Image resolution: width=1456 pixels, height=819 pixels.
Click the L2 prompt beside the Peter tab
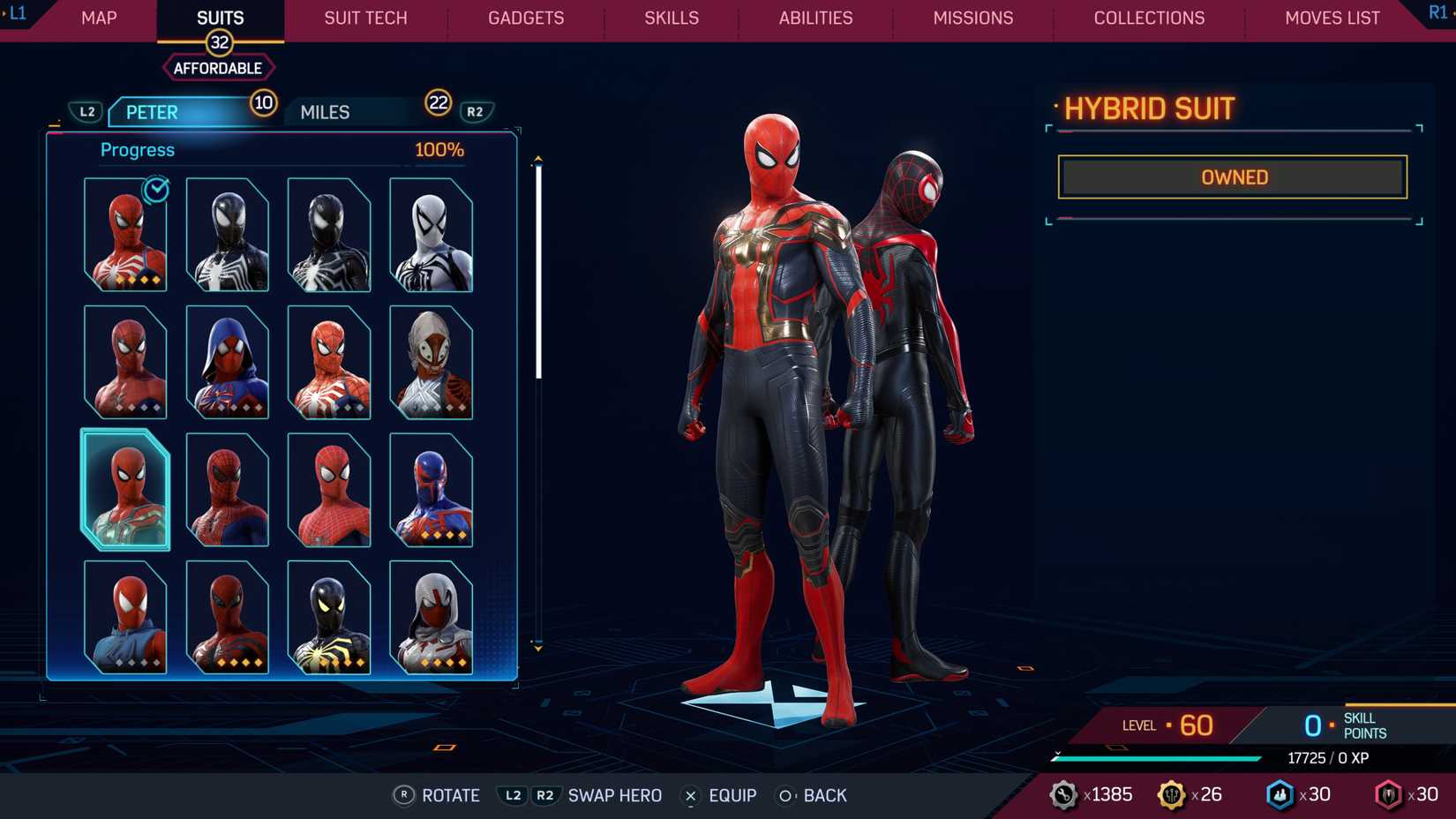coord(87,111)
